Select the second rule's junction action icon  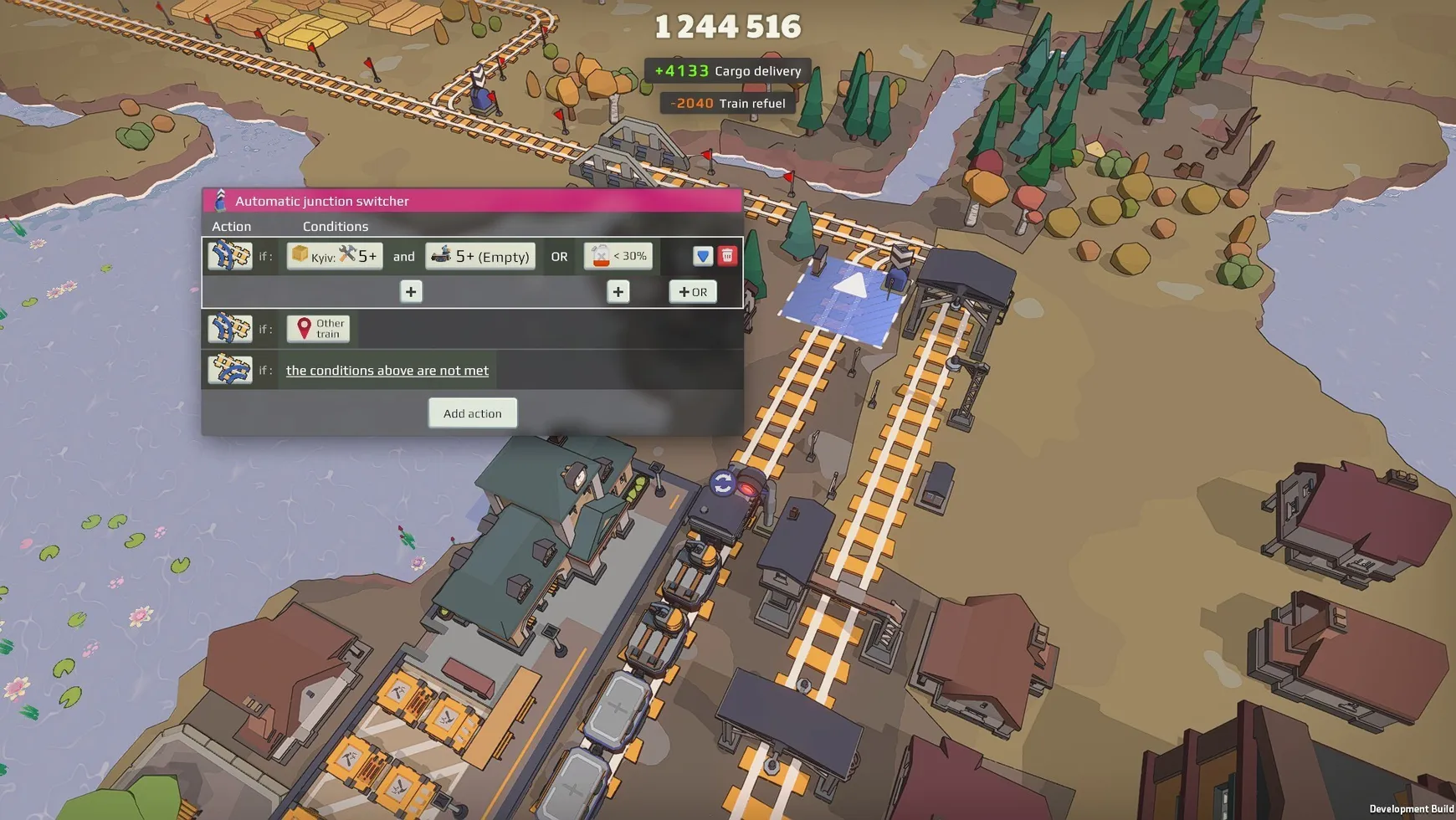coord(230,329)
